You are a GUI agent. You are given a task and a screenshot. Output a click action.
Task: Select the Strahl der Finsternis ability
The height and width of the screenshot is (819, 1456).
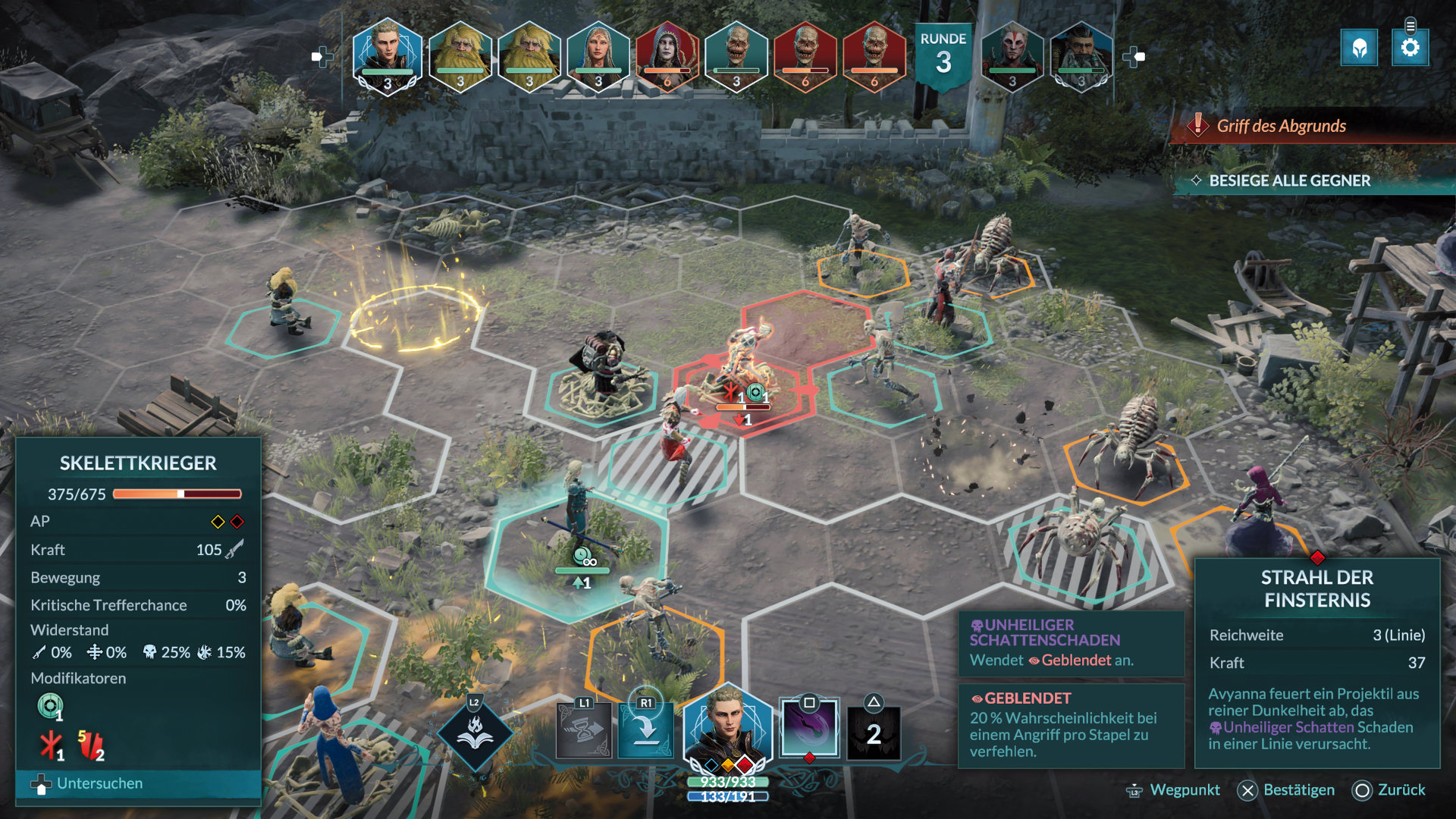point(809,729)
